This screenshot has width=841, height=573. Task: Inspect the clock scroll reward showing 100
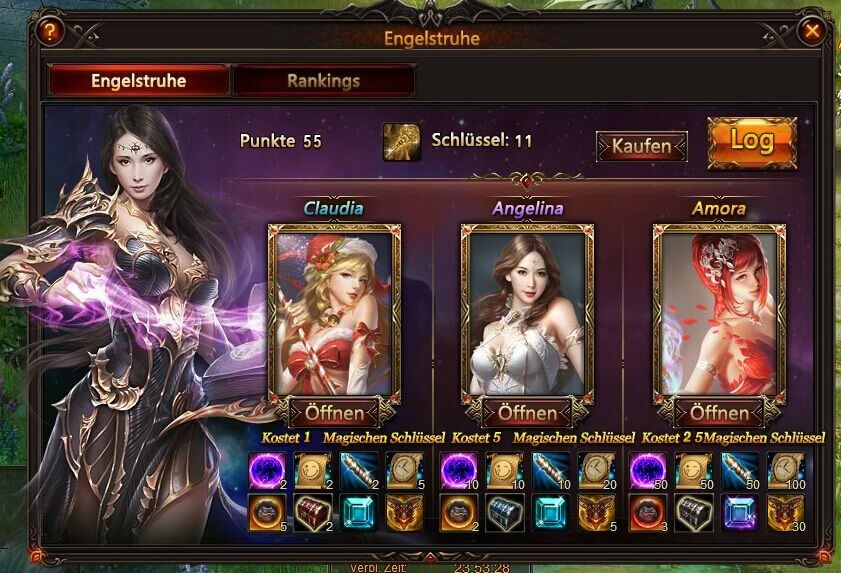click(x=785, y=470)
